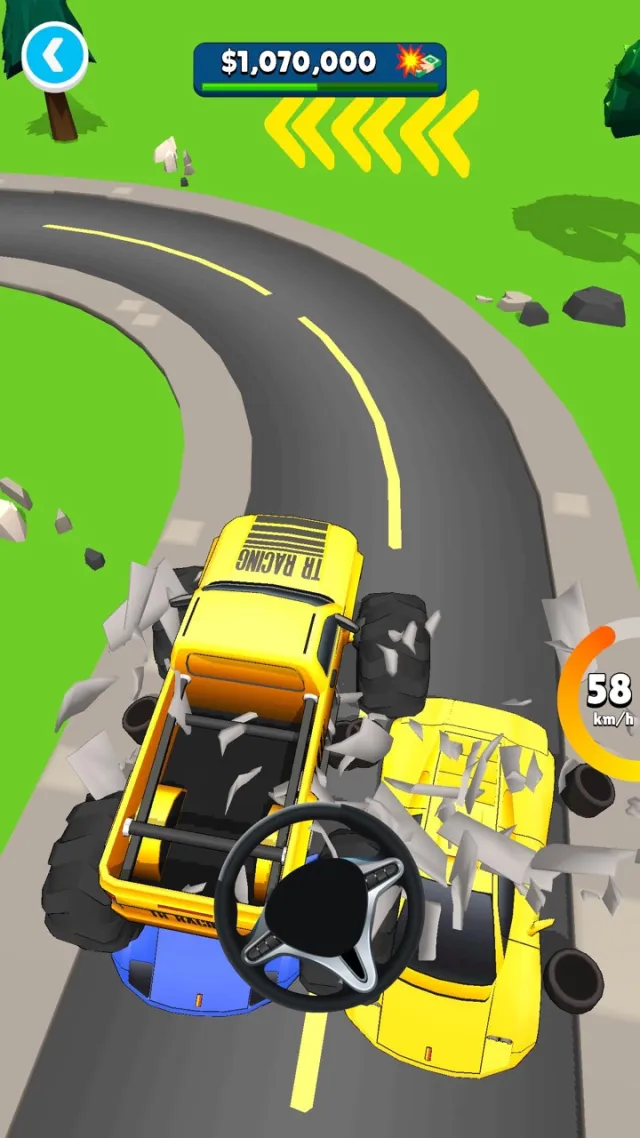640x1138 pixels.
Task: Grab the steering wheel control
Action: coord(319,906)
